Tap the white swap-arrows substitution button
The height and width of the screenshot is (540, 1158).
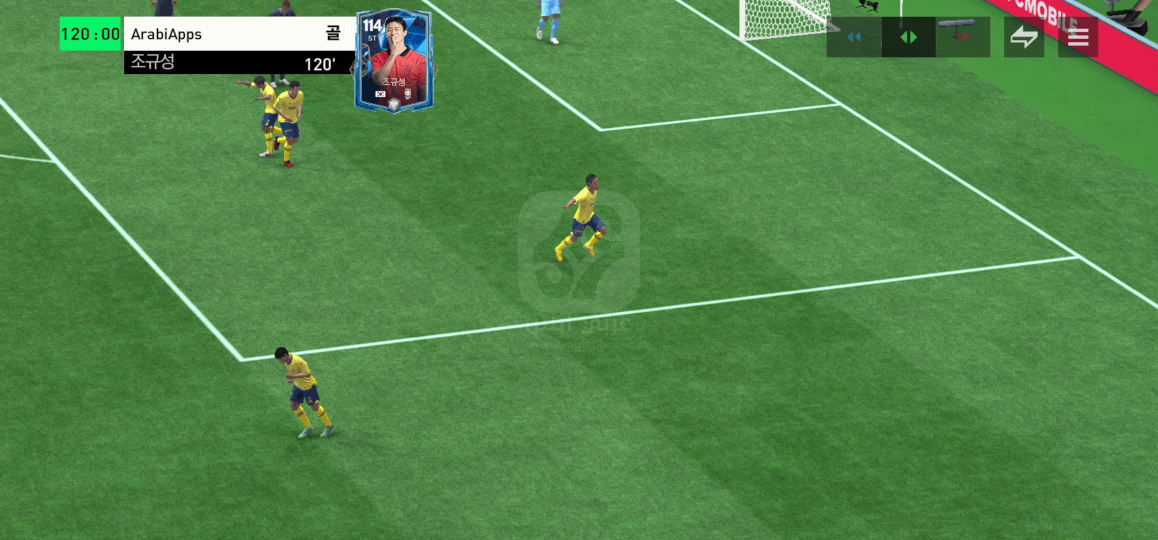pos(1024,37)
